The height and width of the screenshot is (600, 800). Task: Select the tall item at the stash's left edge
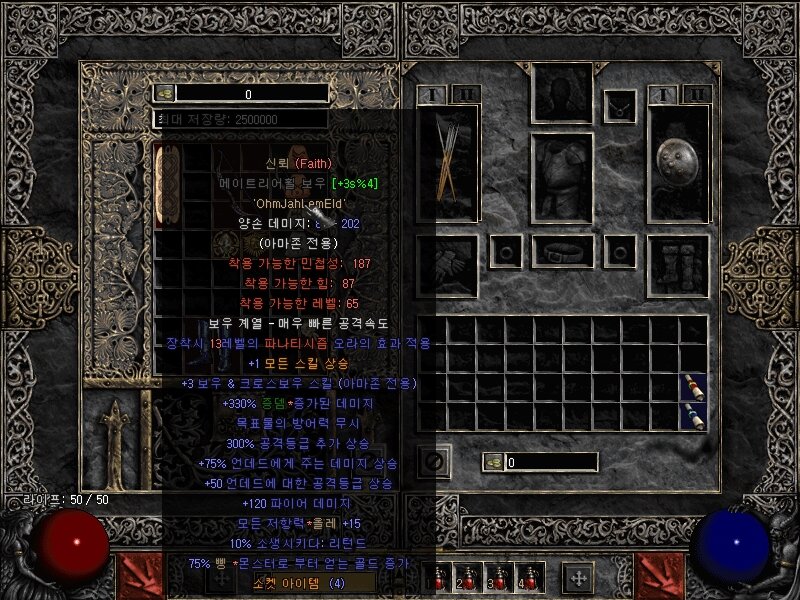coord(167,186)
